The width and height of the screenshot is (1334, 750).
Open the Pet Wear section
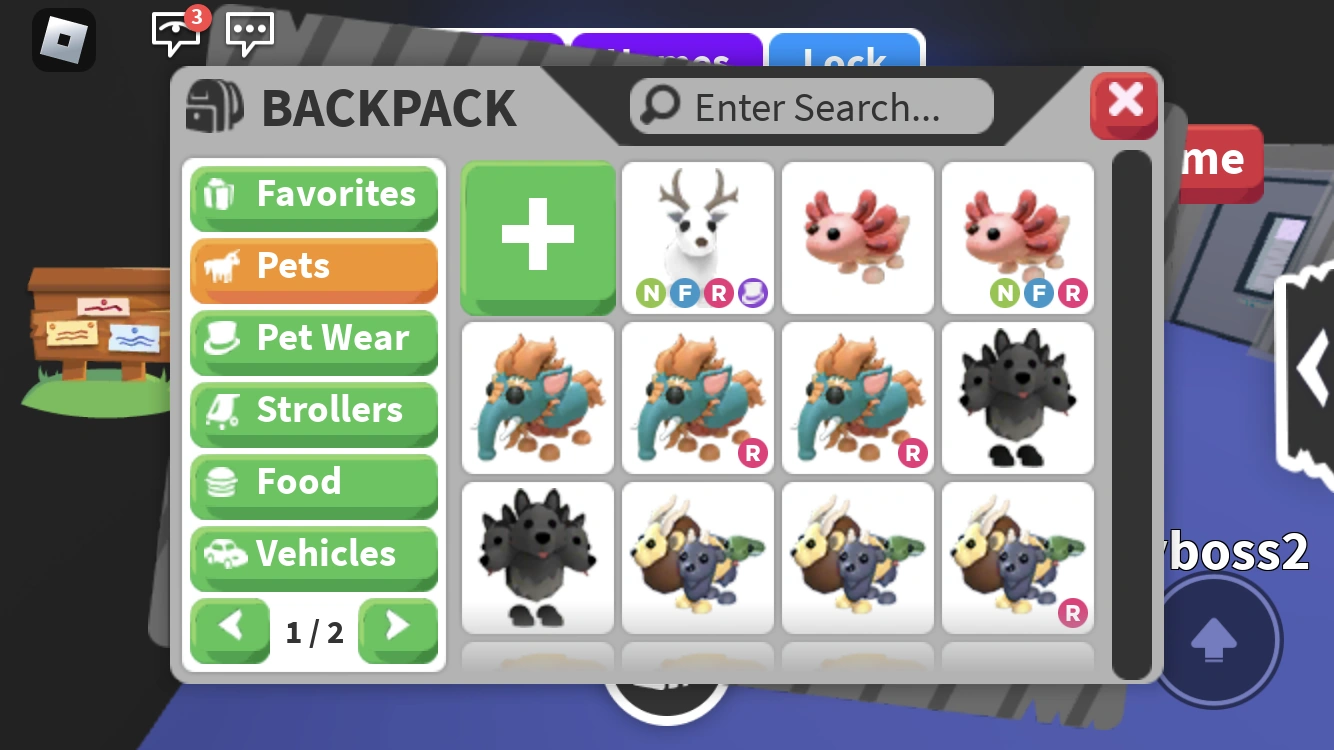(x=314, y=339)
